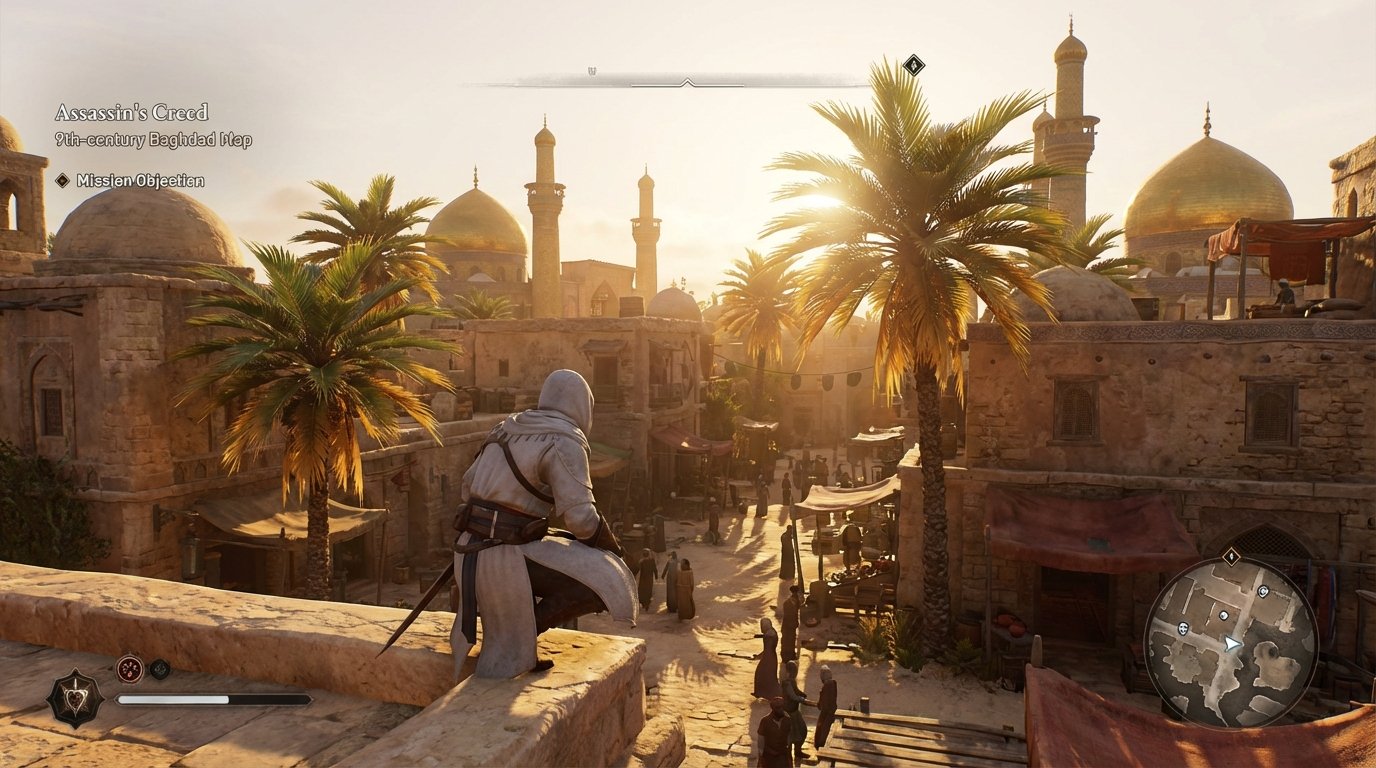Screen dimensions: 1376x768
Task: Click the diamond objective marker above the minimap
Action: pos(1230,556)
